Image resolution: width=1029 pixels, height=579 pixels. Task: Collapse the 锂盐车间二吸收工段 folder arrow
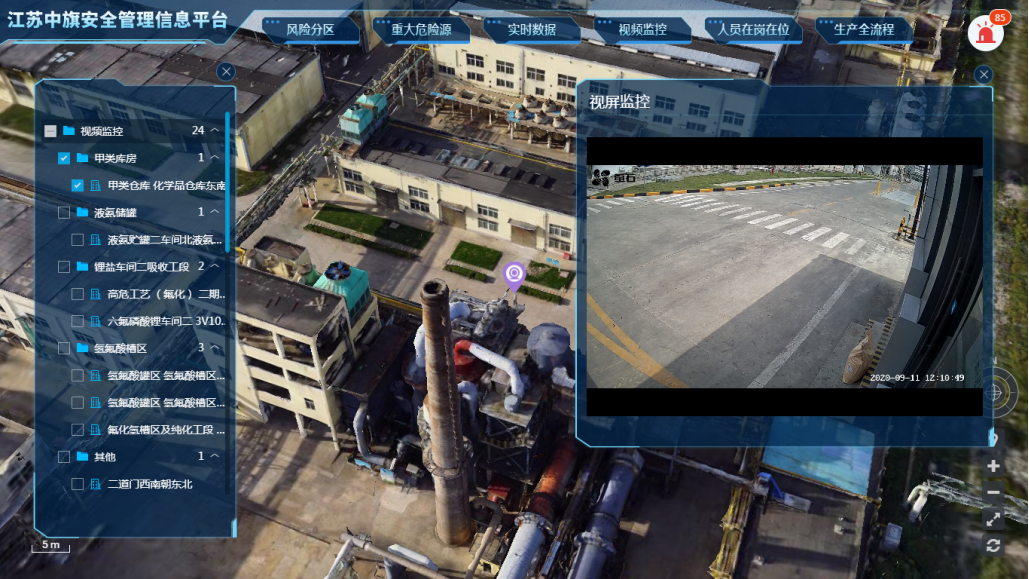[x=215, y=267]
